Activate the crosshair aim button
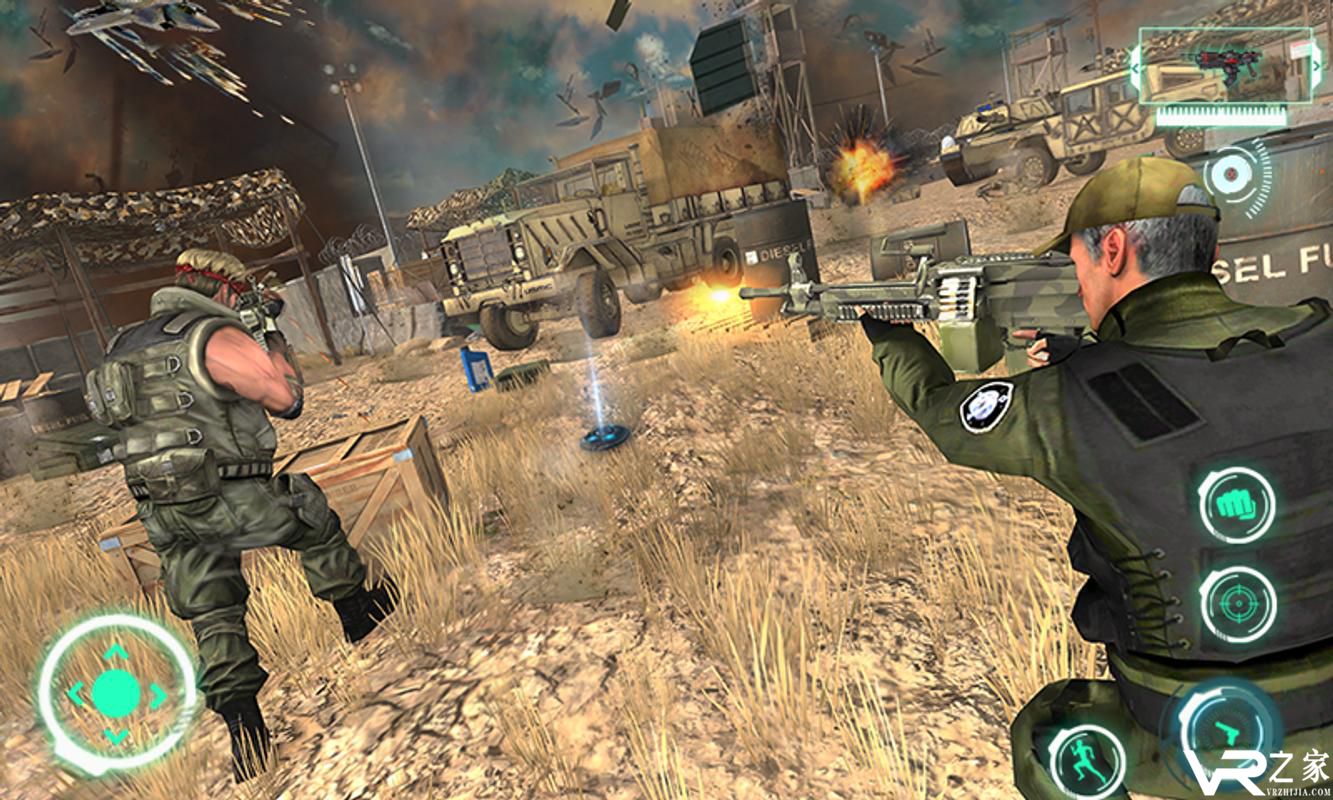 [1237, 604]
